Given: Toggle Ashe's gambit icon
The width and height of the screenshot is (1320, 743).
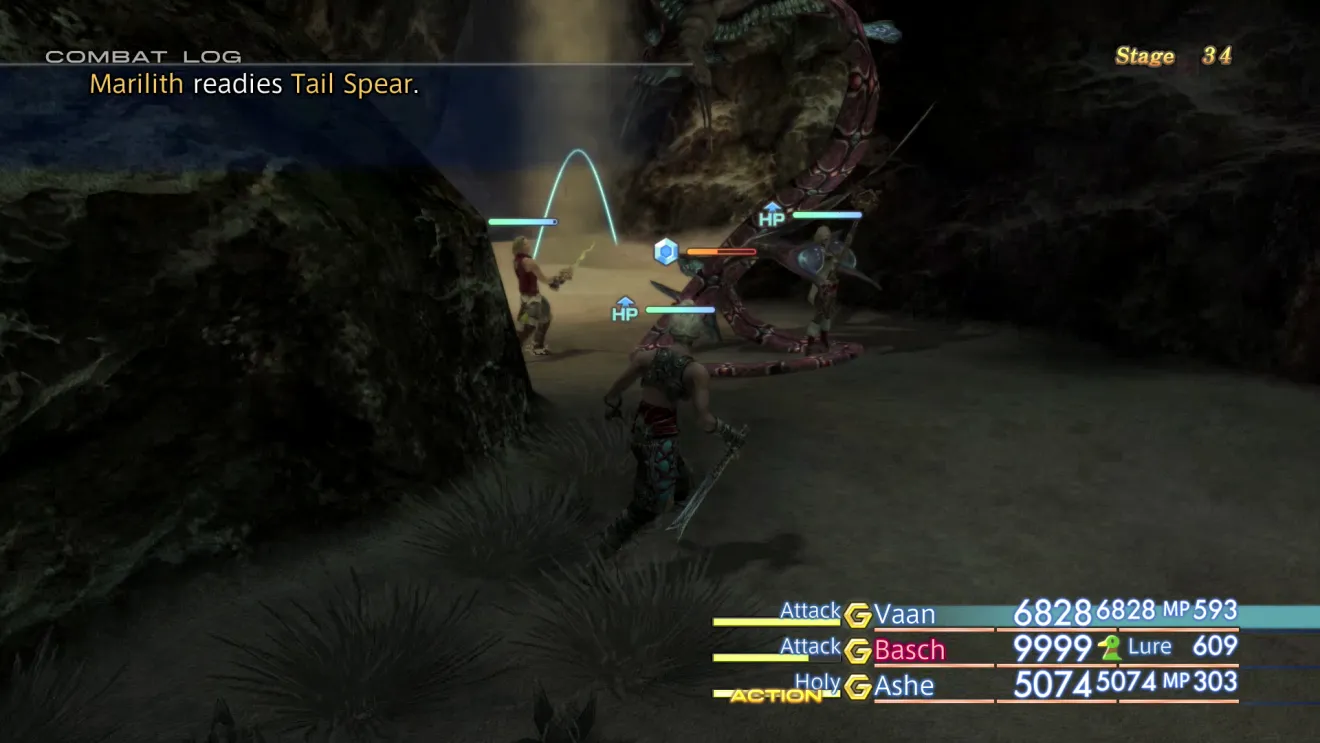Looking at the screenshot, I should 857,687.
